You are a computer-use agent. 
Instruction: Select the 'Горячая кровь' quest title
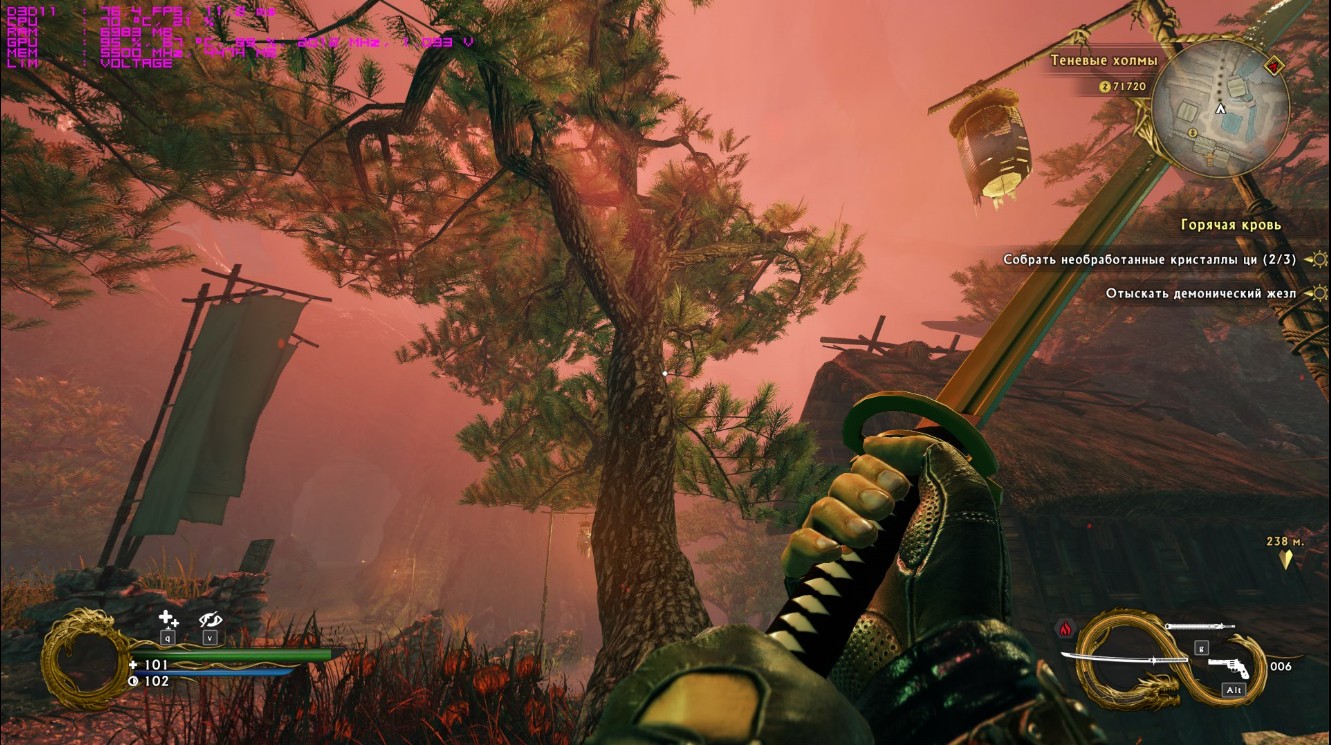pos(1230,225)
